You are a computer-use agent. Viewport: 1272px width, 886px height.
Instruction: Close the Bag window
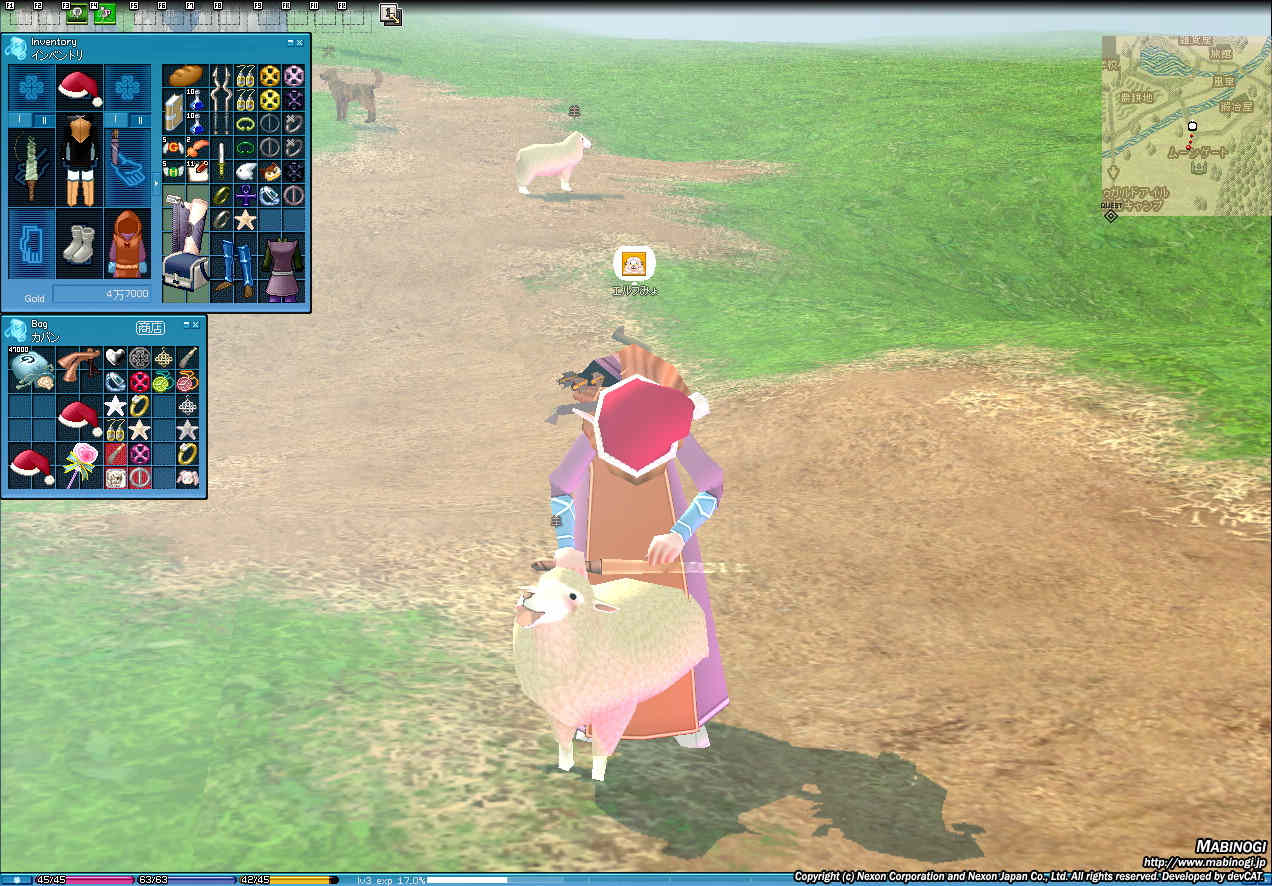195,325
